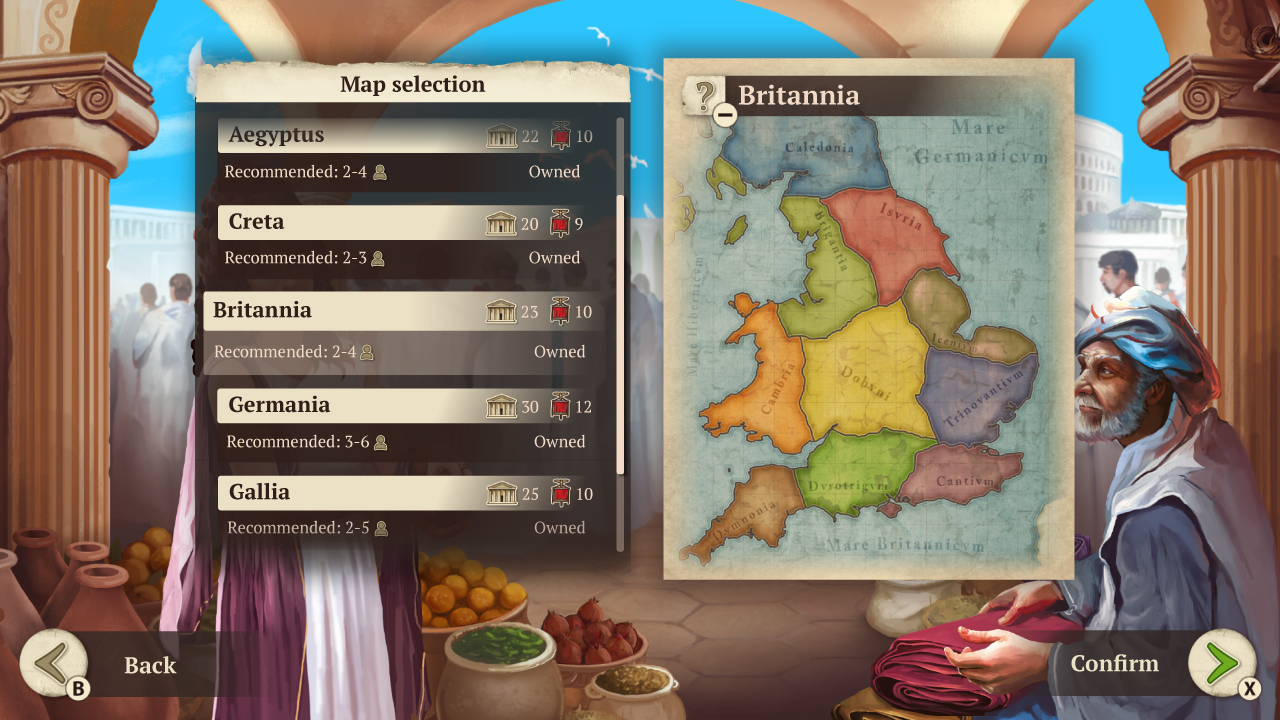
Task: Expand details for the Gallia map
Action: point(350,493)
